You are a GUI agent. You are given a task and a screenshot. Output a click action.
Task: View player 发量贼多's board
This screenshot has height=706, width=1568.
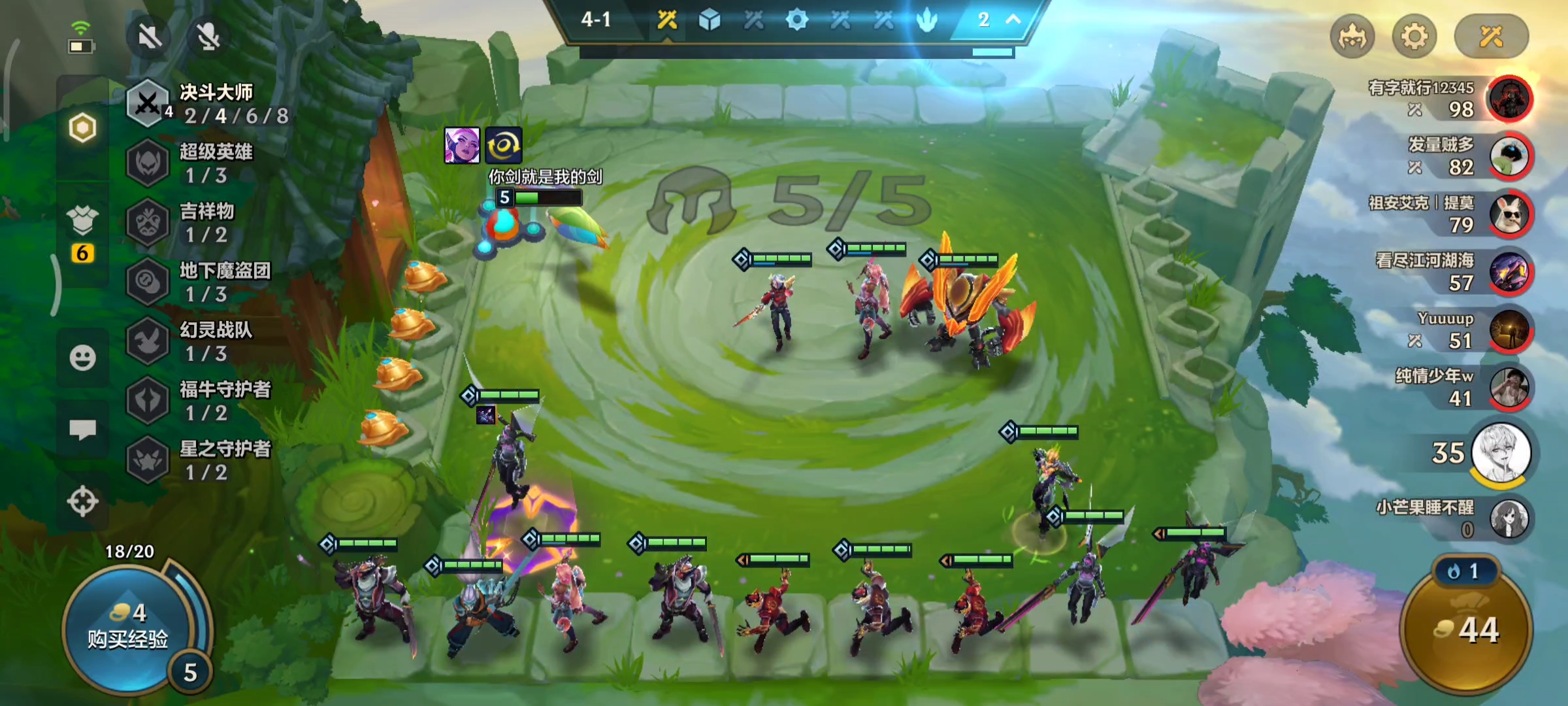(1509, 156)
